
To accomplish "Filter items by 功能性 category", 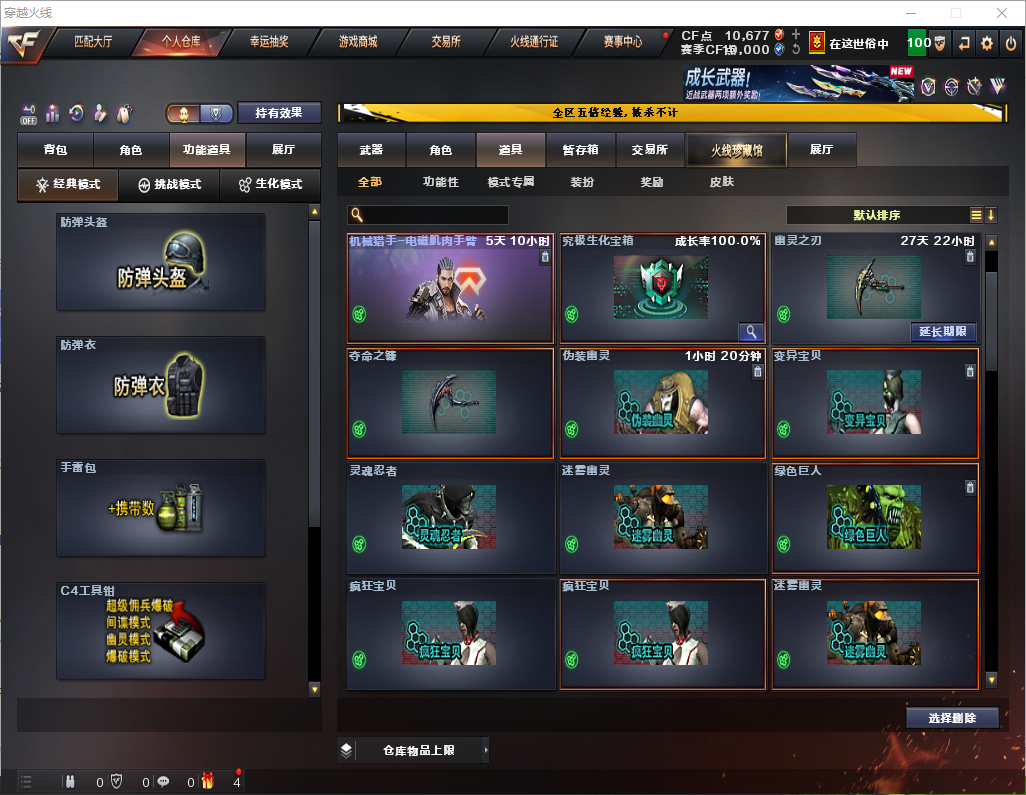I will [x=440, y=182].
